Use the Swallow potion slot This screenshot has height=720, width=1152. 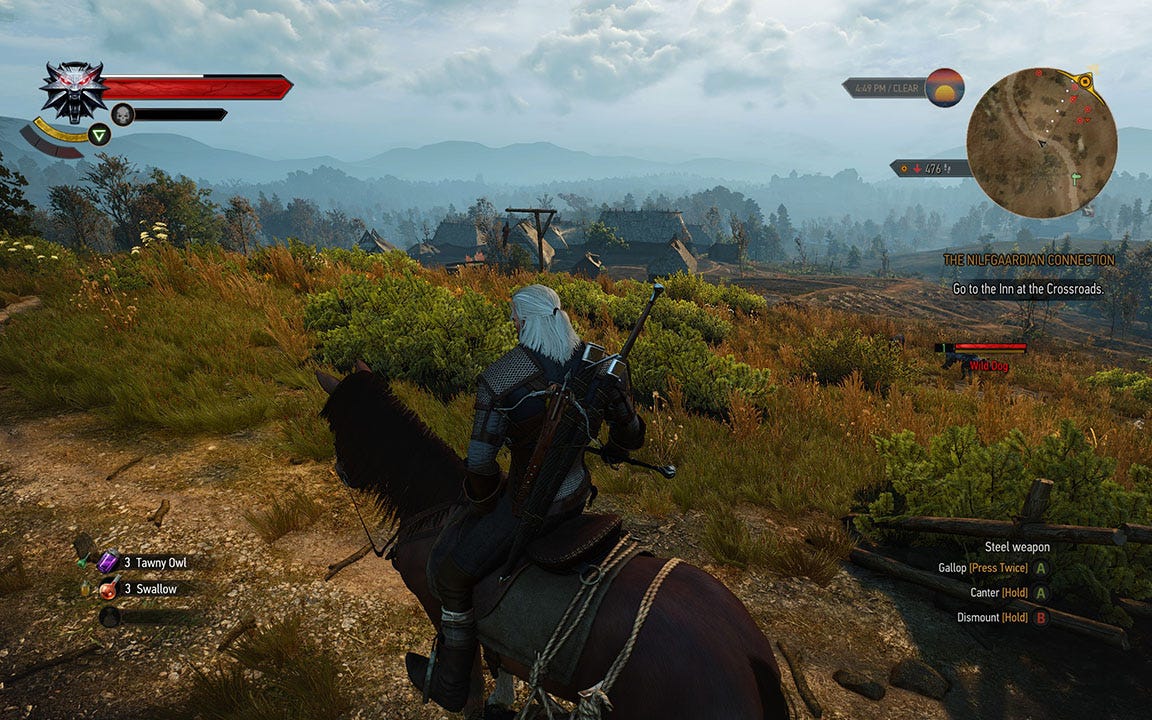[108, 589]
